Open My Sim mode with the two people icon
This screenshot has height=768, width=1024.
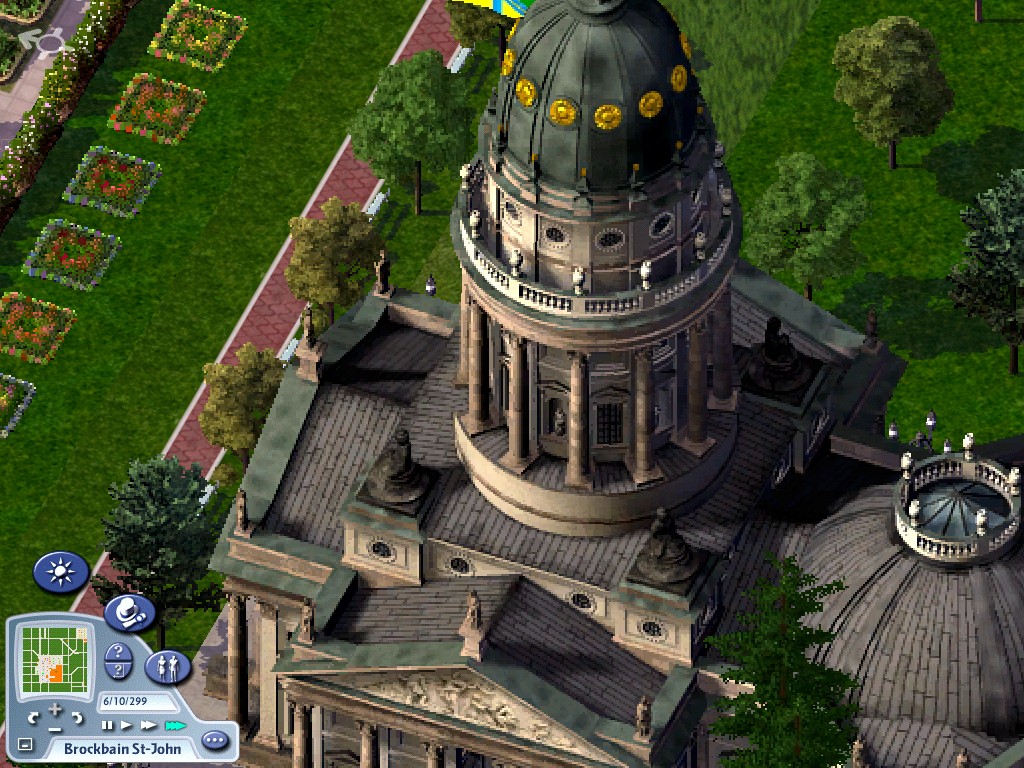click(x=168, y=666)
